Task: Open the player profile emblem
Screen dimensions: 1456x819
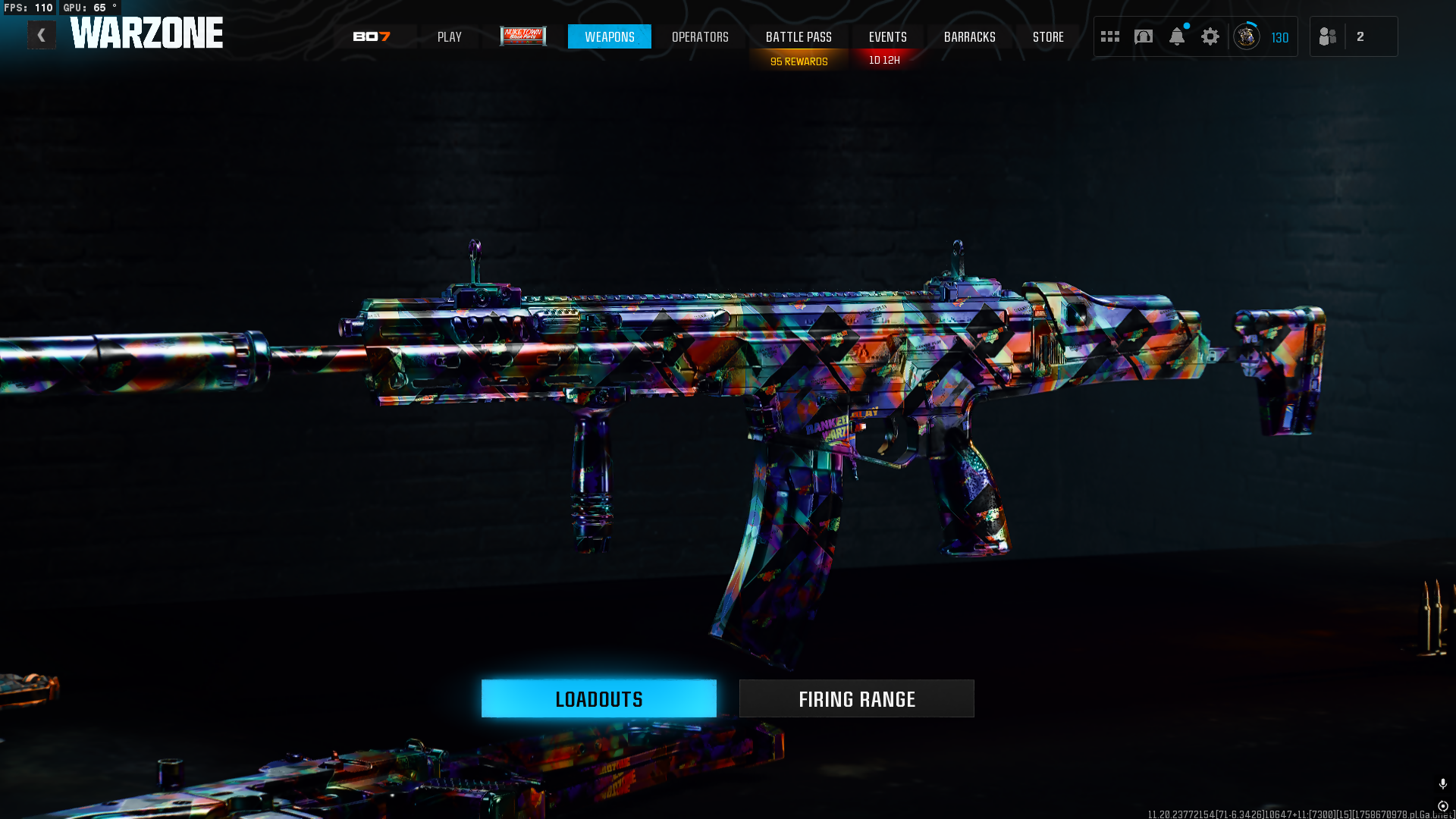Action: click(x=1247, y=36)
